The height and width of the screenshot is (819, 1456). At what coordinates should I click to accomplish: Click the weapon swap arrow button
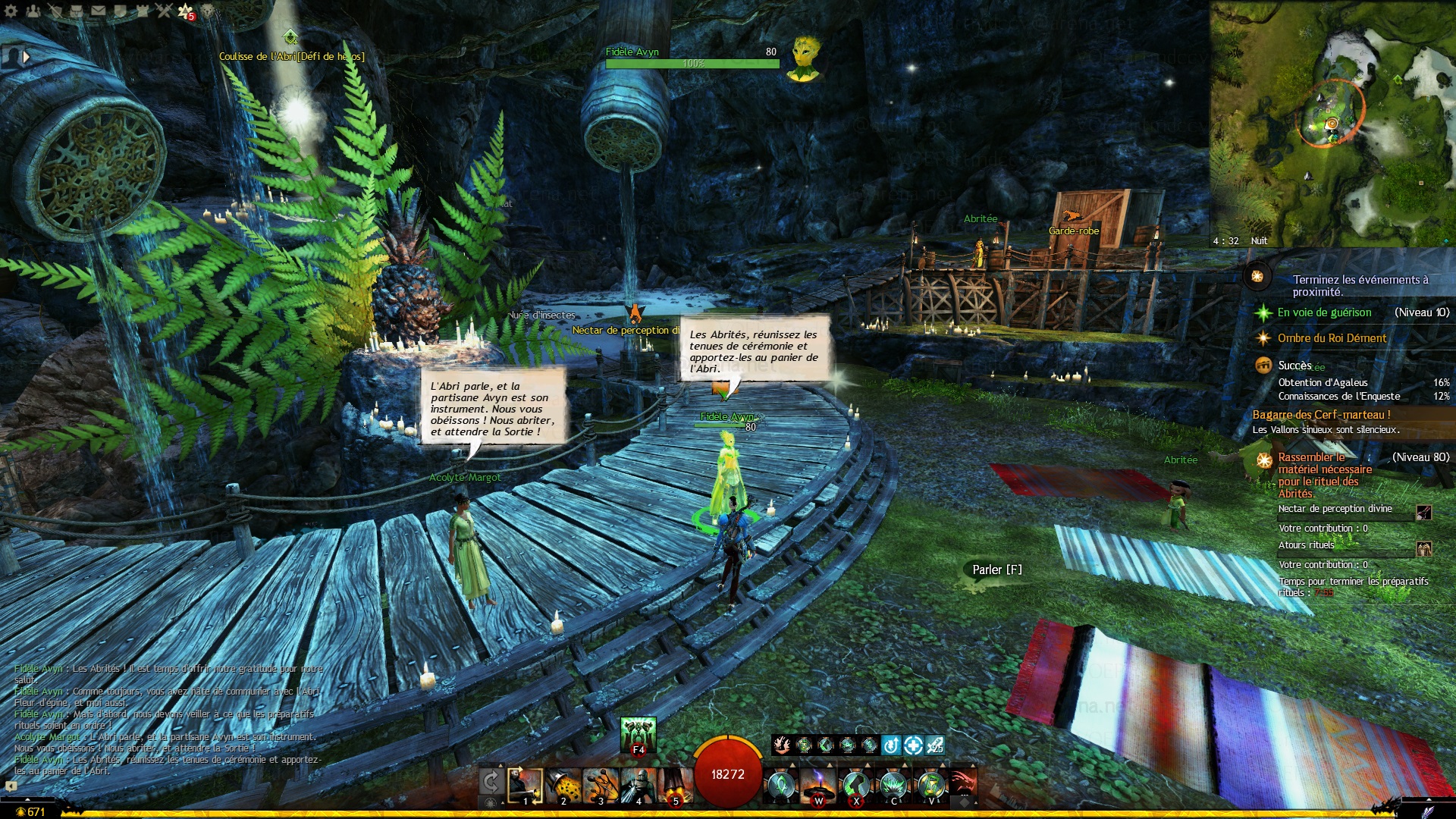coord(491,782)
